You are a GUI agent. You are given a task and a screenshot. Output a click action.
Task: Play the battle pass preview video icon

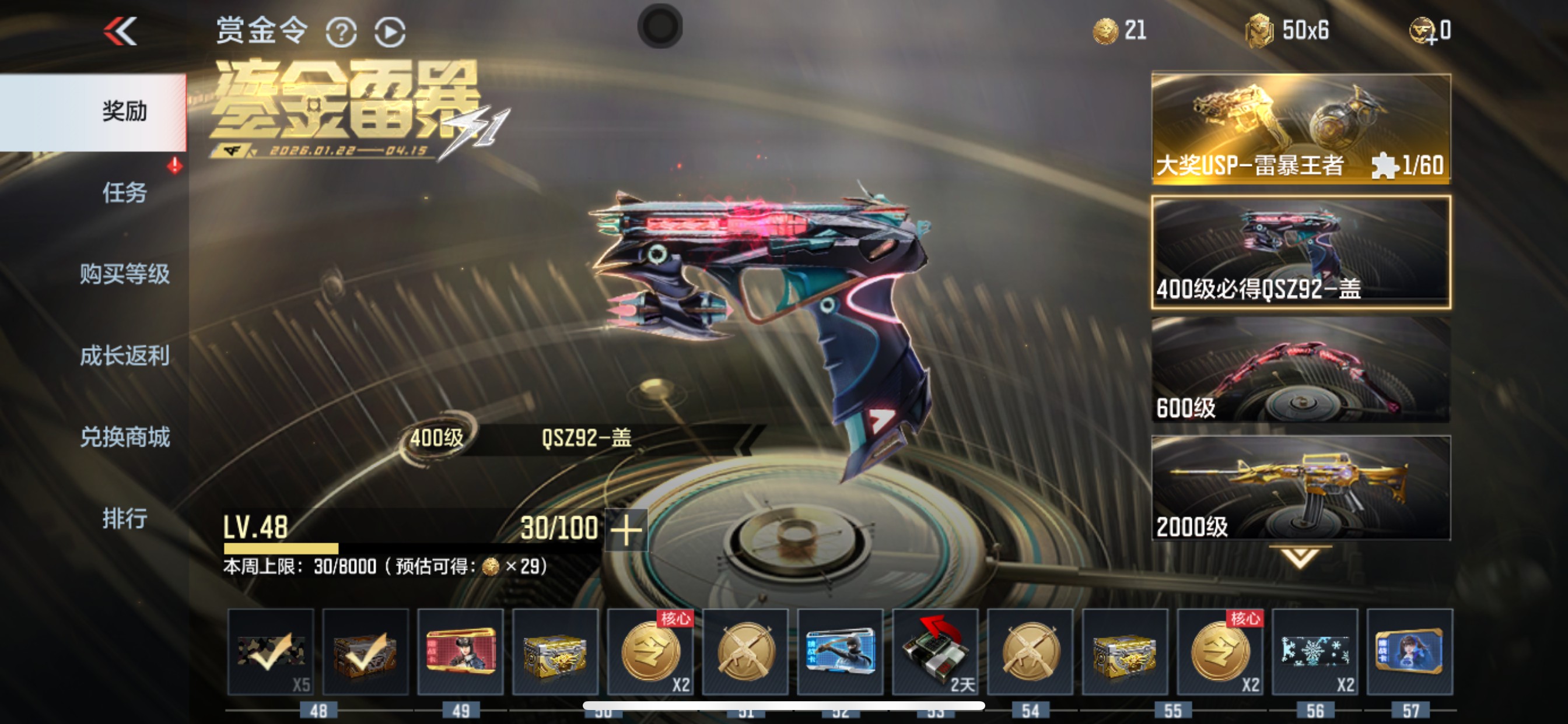[x=391, y=31]
